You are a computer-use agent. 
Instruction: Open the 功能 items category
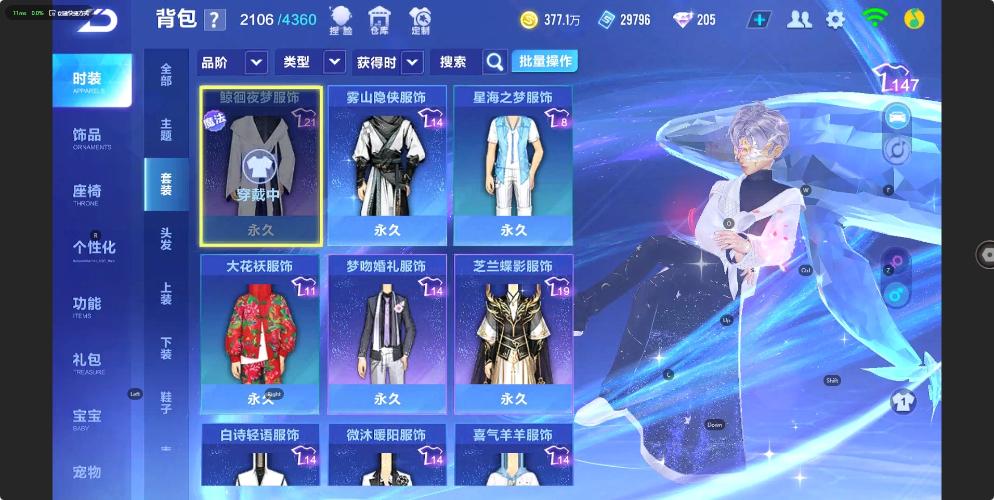click(88, 305)
